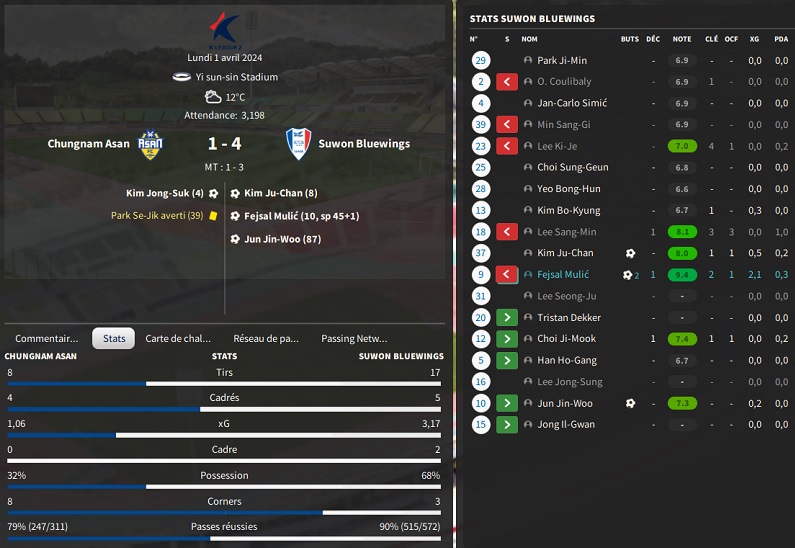This screenshot has width=795, height=548.
Task: View Choi Ji-Mook's player profile
Action: 566,339
